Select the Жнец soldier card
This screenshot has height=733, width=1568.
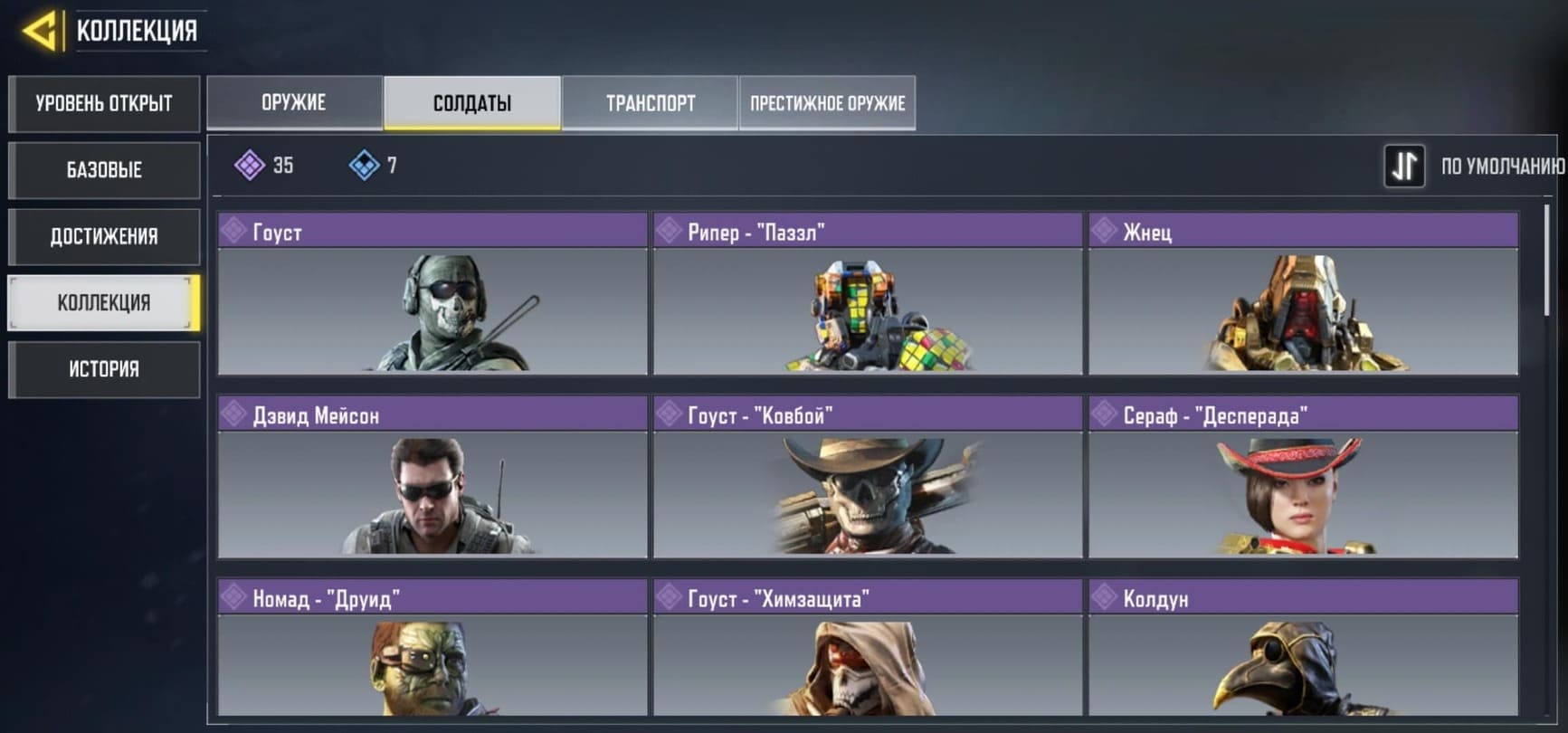(1303, 294)
